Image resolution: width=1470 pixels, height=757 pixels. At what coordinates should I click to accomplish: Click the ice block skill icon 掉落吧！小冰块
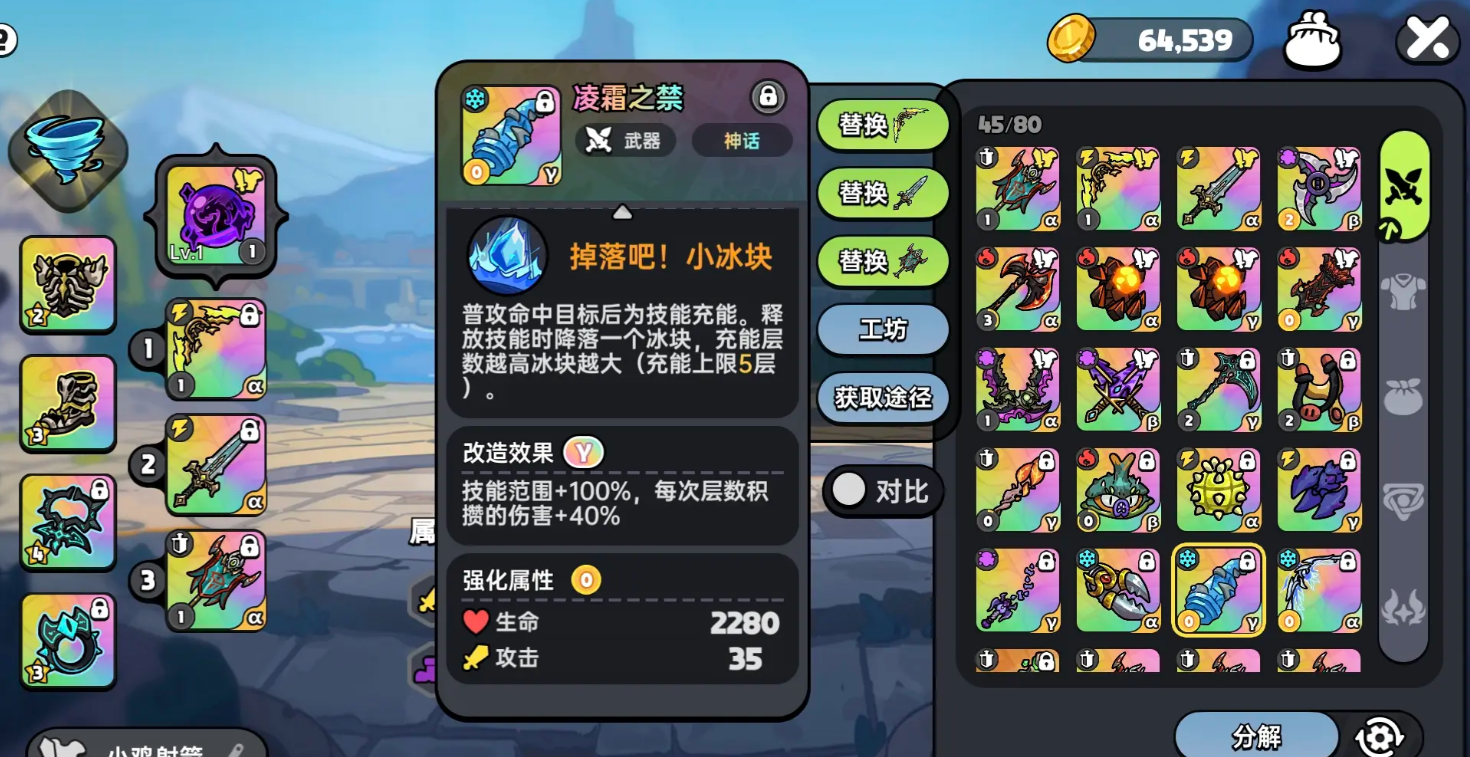[x=505, y=253]
